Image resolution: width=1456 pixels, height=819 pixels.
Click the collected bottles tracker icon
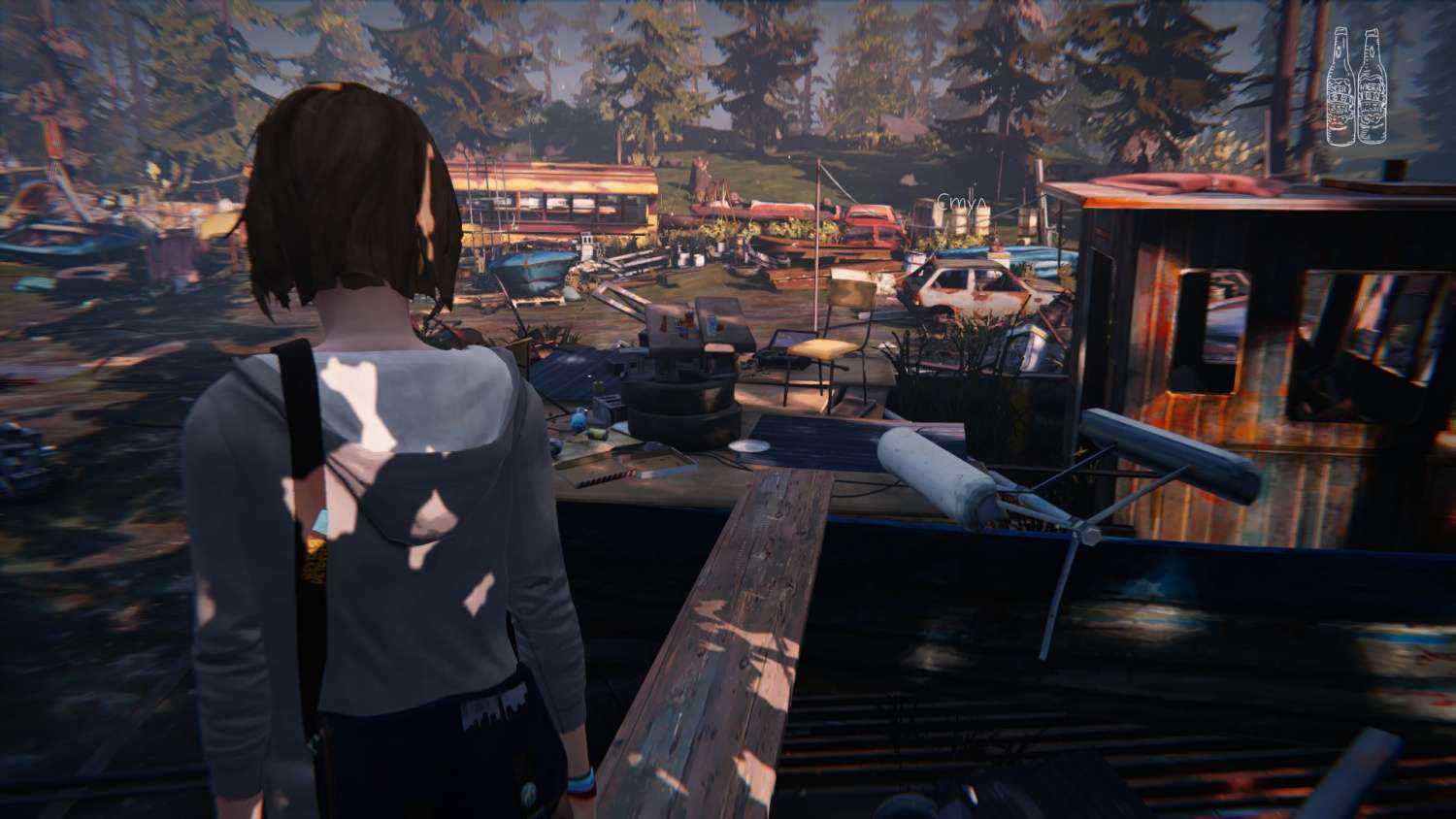coord(1354,86)
